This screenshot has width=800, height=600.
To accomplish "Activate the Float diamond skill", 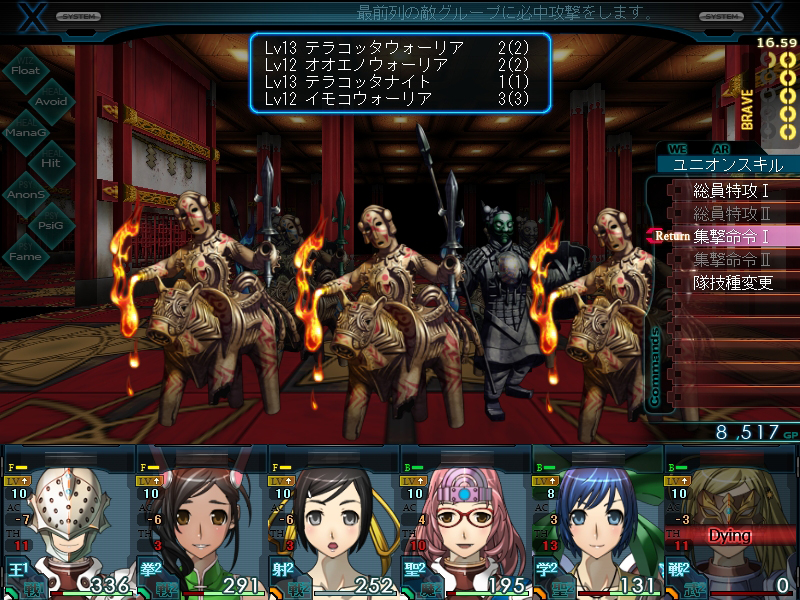I will (x=26, y=71).
